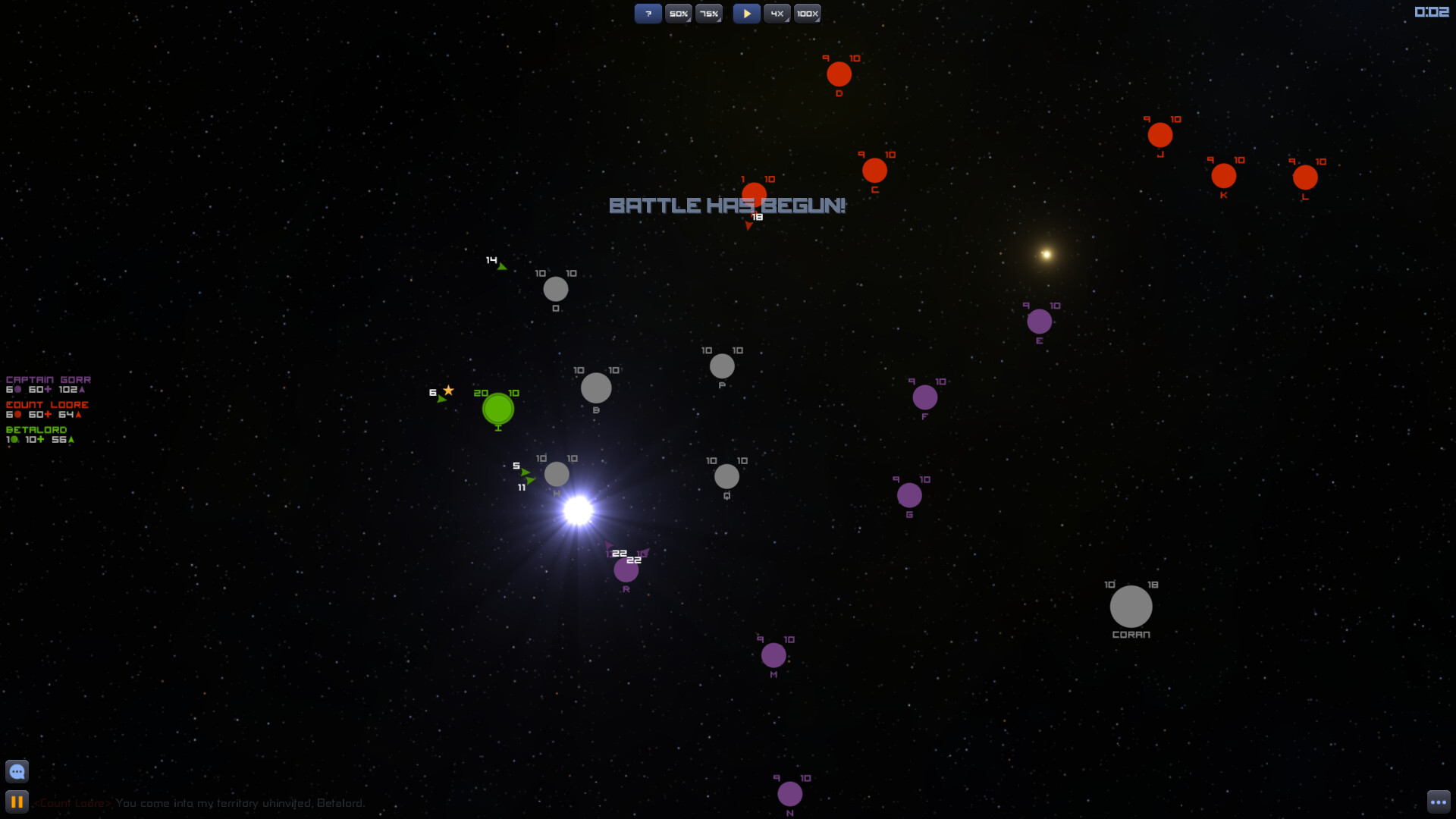Toggle the 75% send-rate button
This screenshot has width=1456, height=819.
[708, 13]
